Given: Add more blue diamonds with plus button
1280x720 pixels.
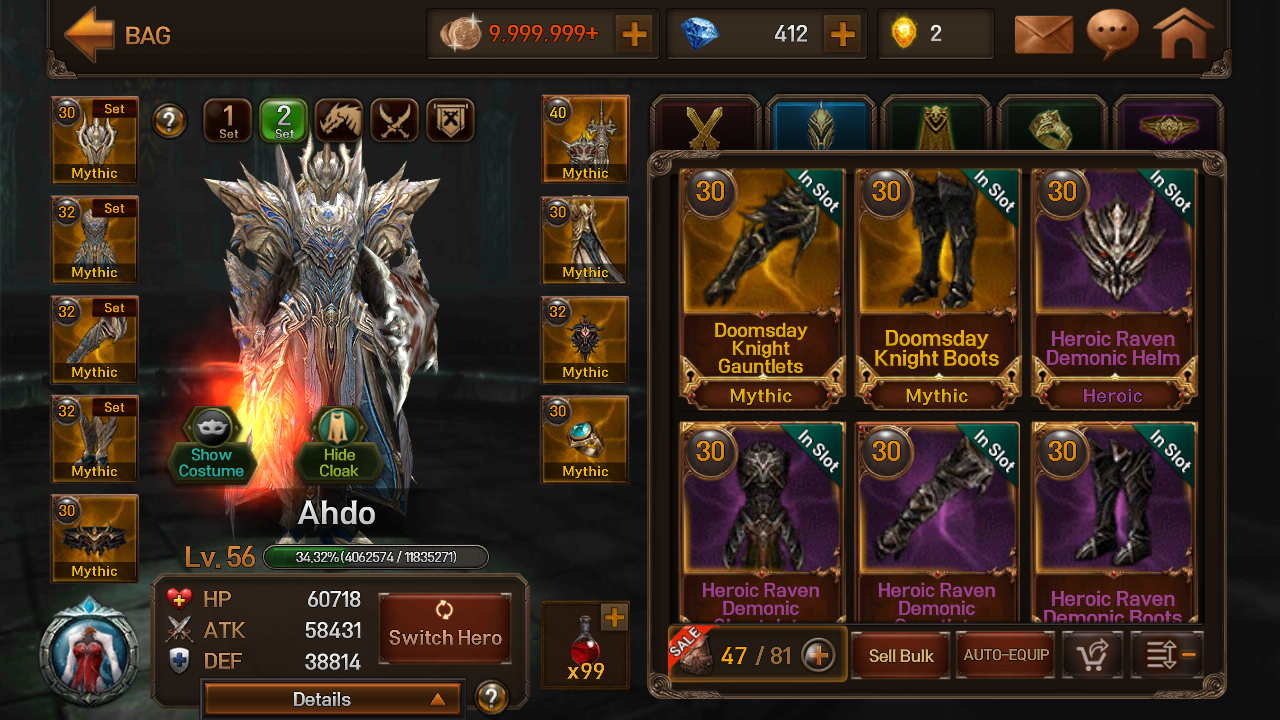Looking at the screenshot, I should 843,35.
